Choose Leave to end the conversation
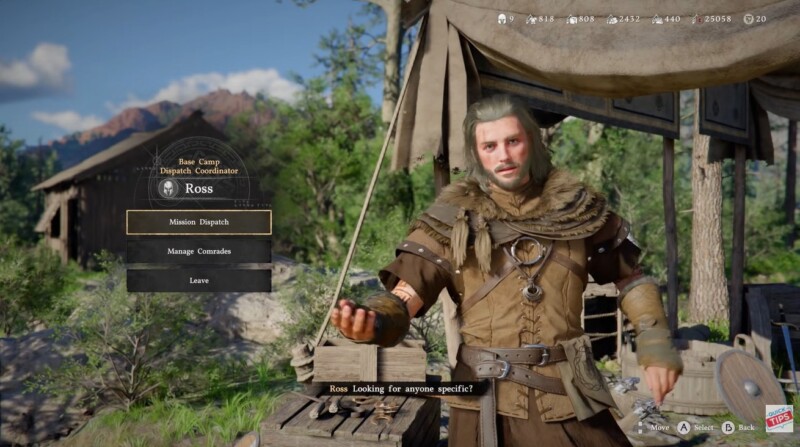Image resolution: width=800 pixels, height=447 pixels. [x=198, y=280]
